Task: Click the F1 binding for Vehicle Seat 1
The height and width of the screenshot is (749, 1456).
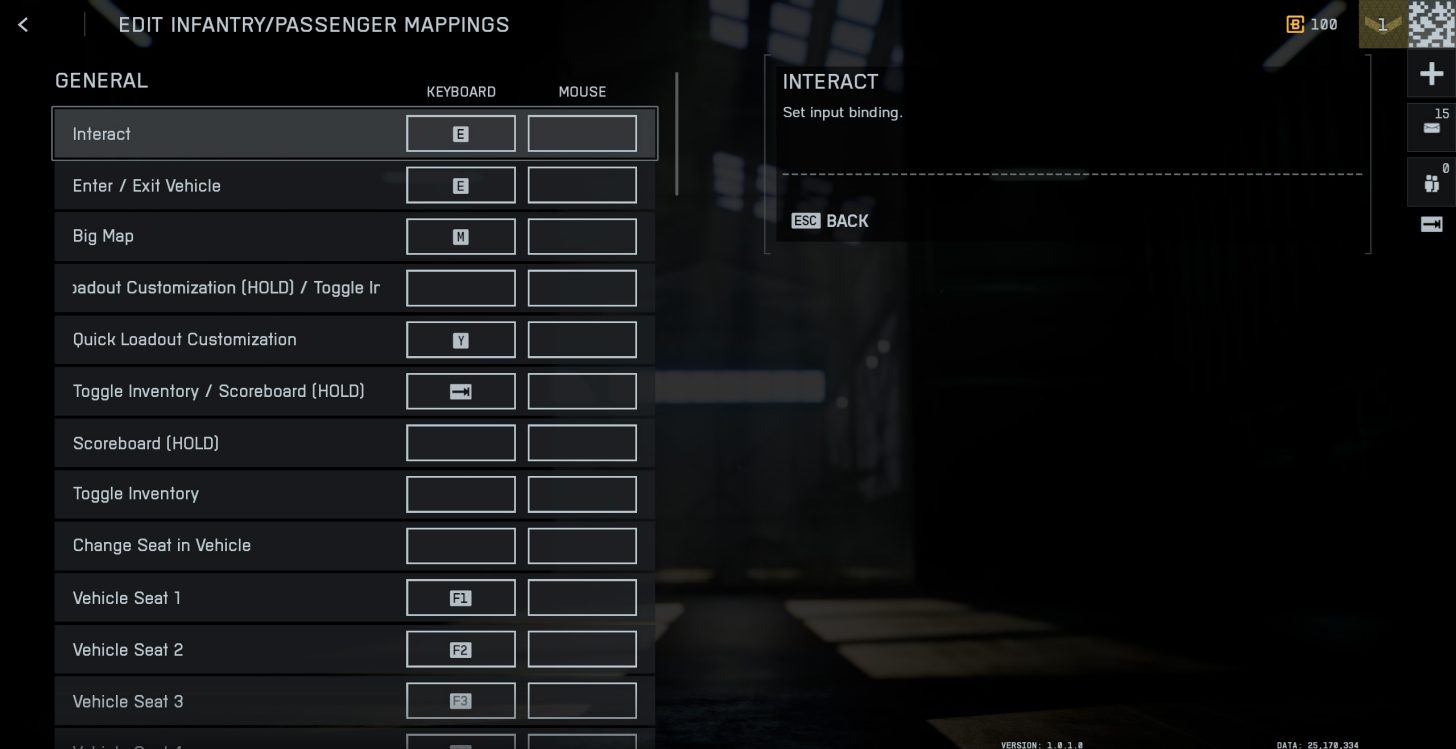Action: click(460, 597)
